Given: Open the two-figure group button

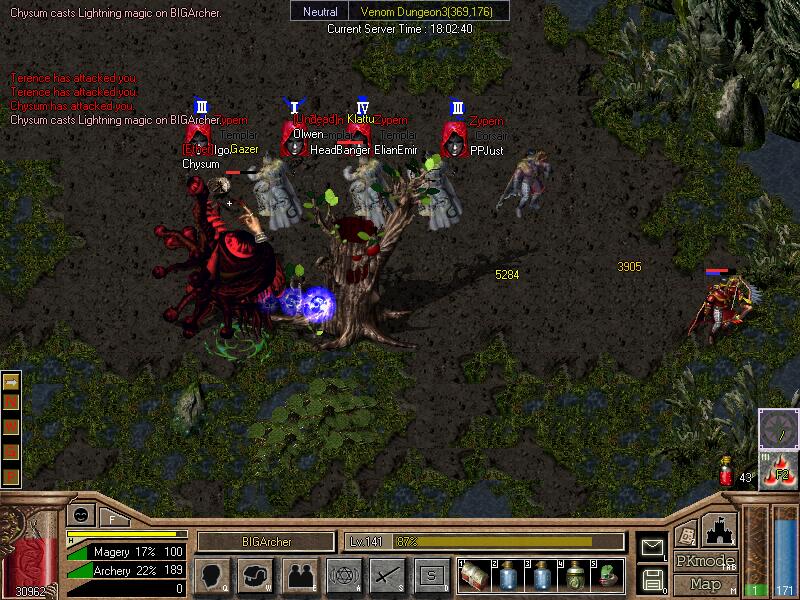Looking at the screenshot, I should [299, 575].
